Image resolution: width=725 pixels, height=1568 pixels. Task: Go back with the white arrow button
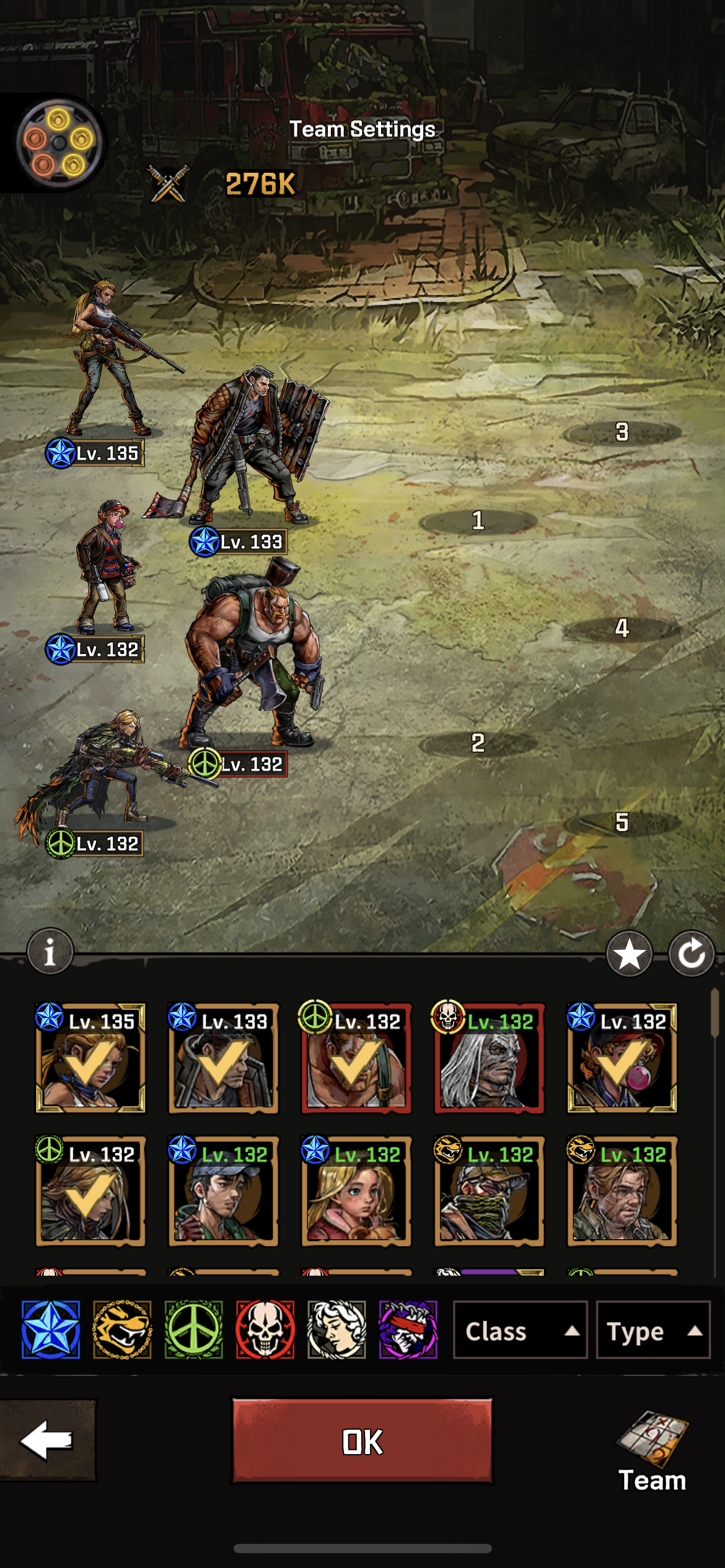tap(47, 1440)
